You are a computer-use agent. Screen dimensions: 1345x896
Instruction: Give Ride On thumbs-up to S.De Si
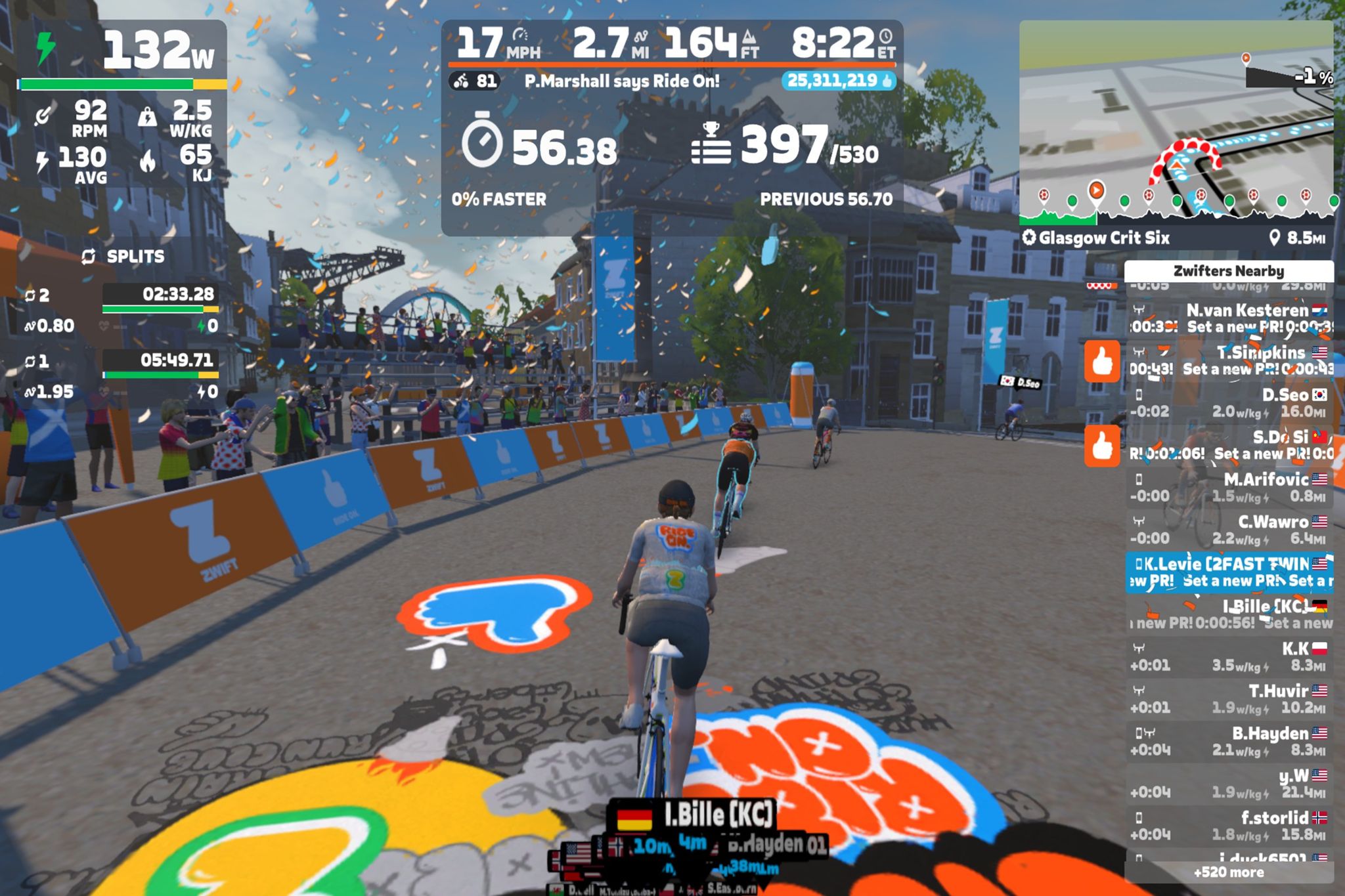(1101, 446)
